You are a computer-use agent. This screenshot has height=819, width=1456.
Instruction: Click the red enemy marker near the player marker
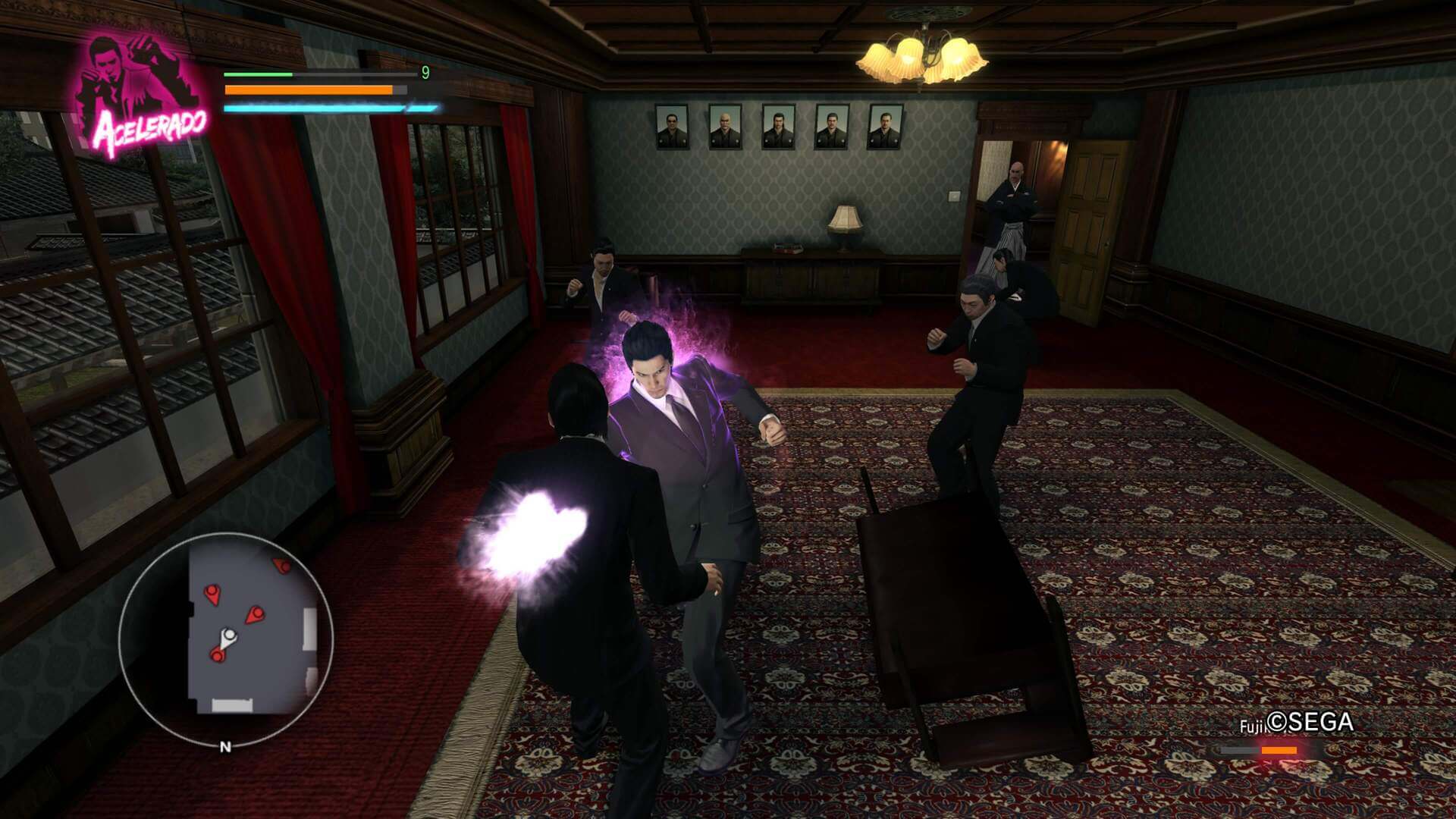[x=218, y=655]
